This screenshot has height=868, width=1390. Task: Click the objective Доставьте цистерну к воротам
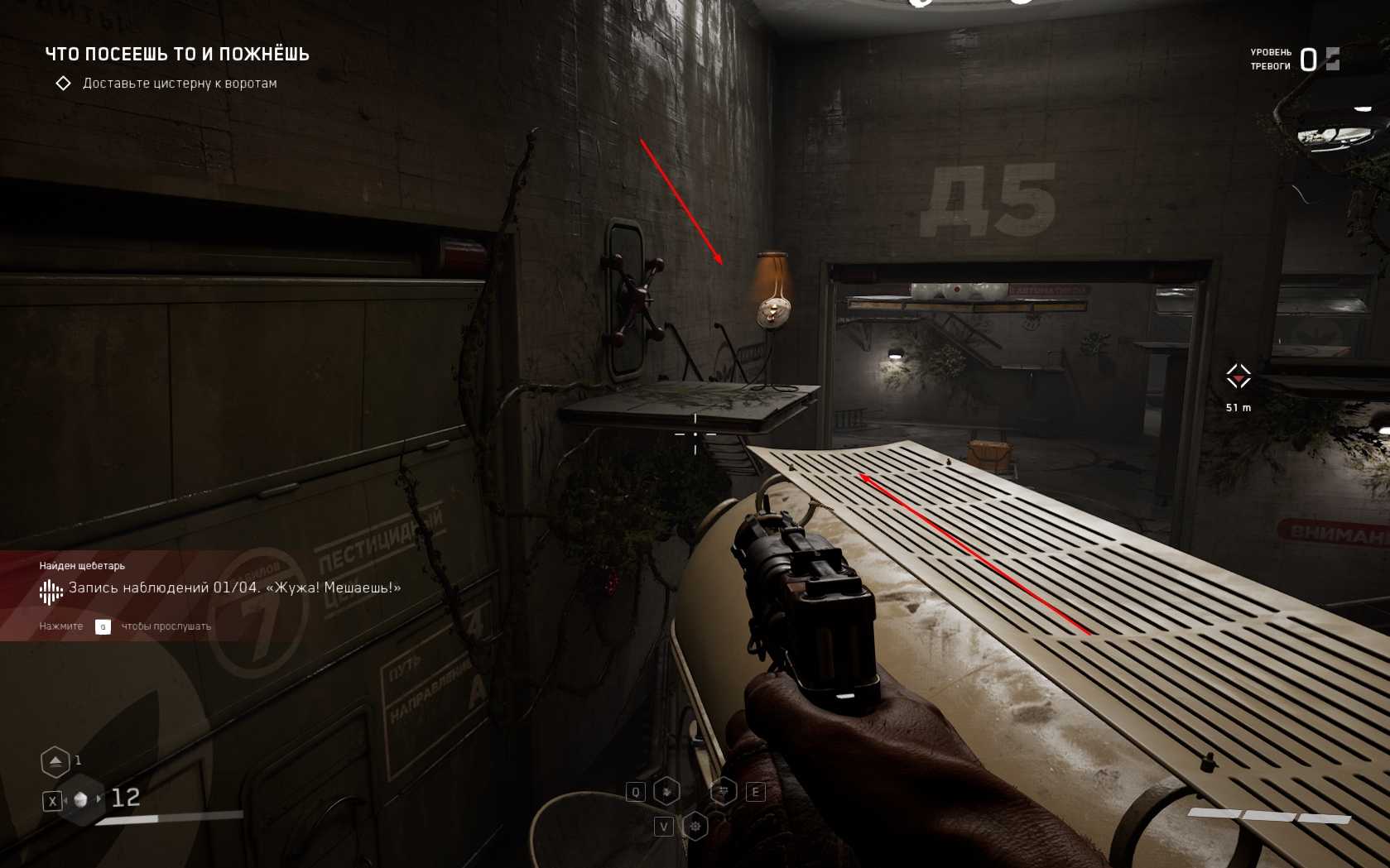(x=179, y=84)
